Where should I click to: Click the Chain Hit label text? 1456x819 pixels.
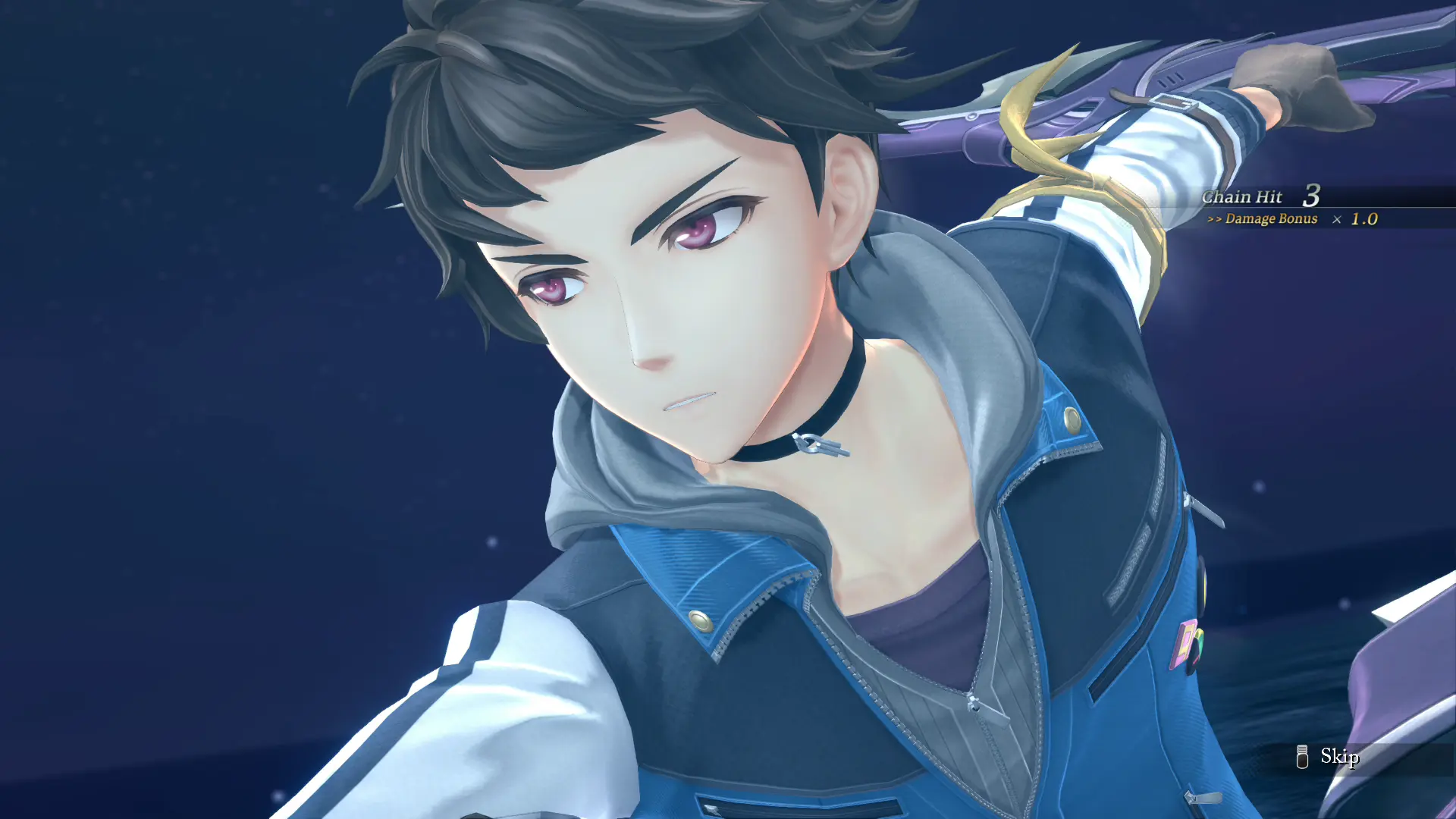pyautogui.click(x=1242, y=196)
